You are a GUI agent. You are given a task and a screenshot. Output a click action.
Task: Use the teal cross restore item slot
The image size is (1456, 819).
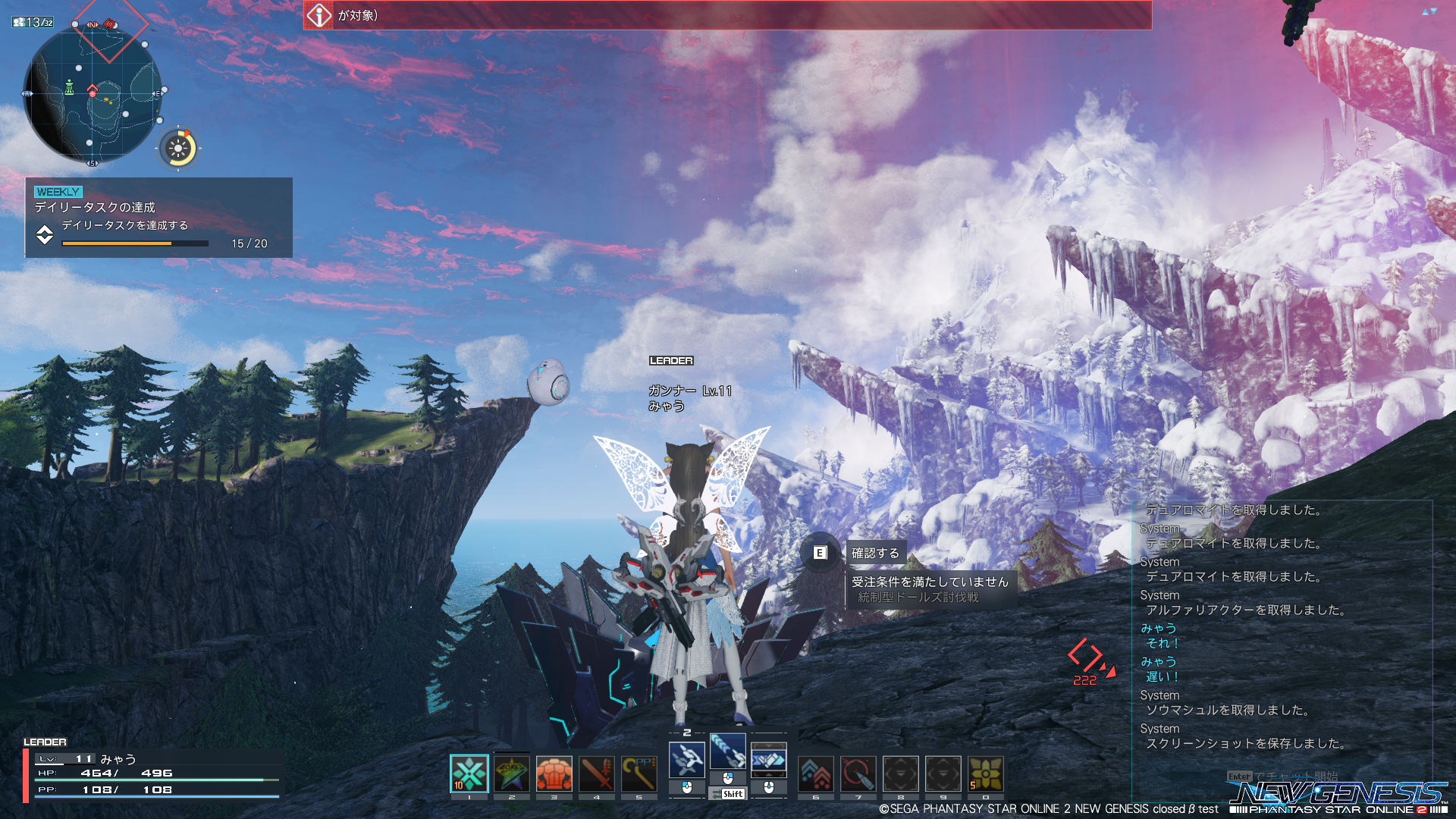point(469,774)
